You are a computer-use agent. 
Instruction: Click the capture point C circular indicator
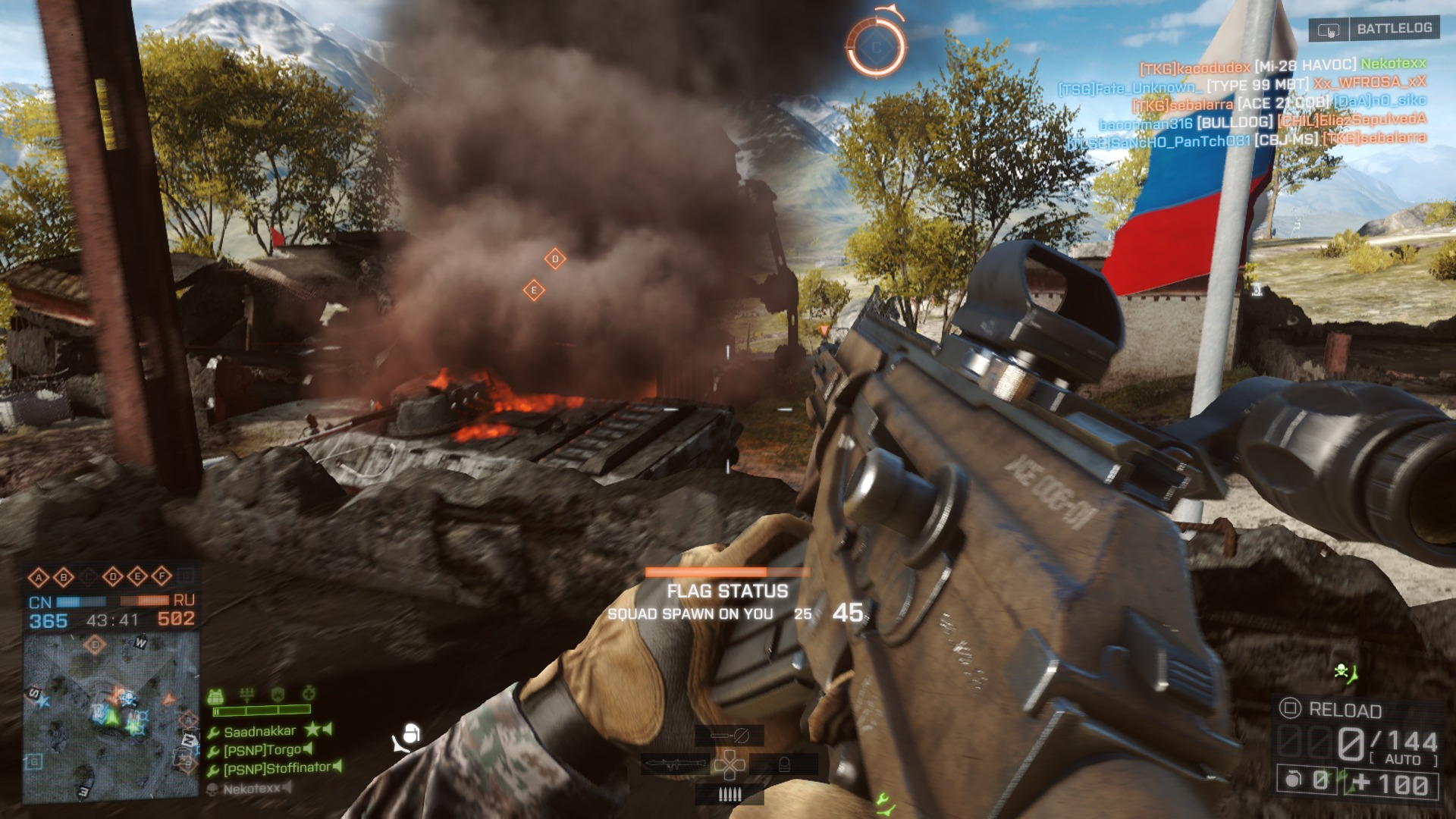[876, 48]
